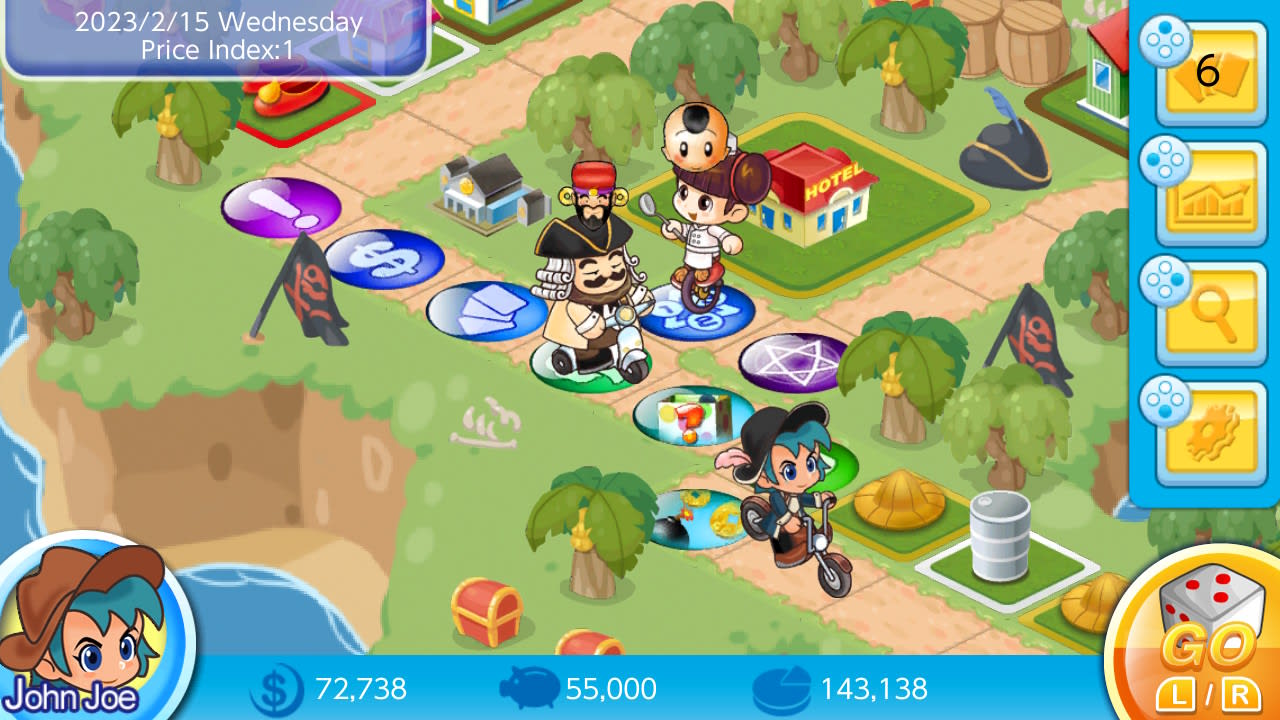This screenshot has width=1280, height=720.
Task: Click the treasure chest near the beach
Action: point(487,611)
